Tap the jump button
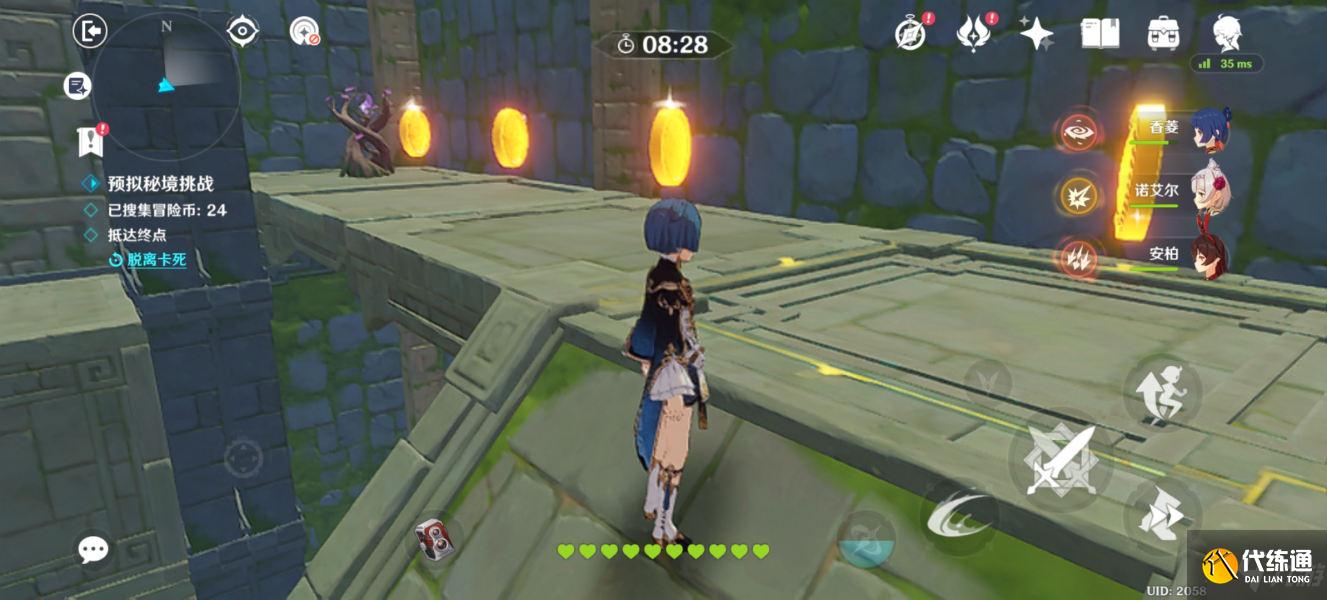The image size is (1327, 600). (x=1161, y=392)
